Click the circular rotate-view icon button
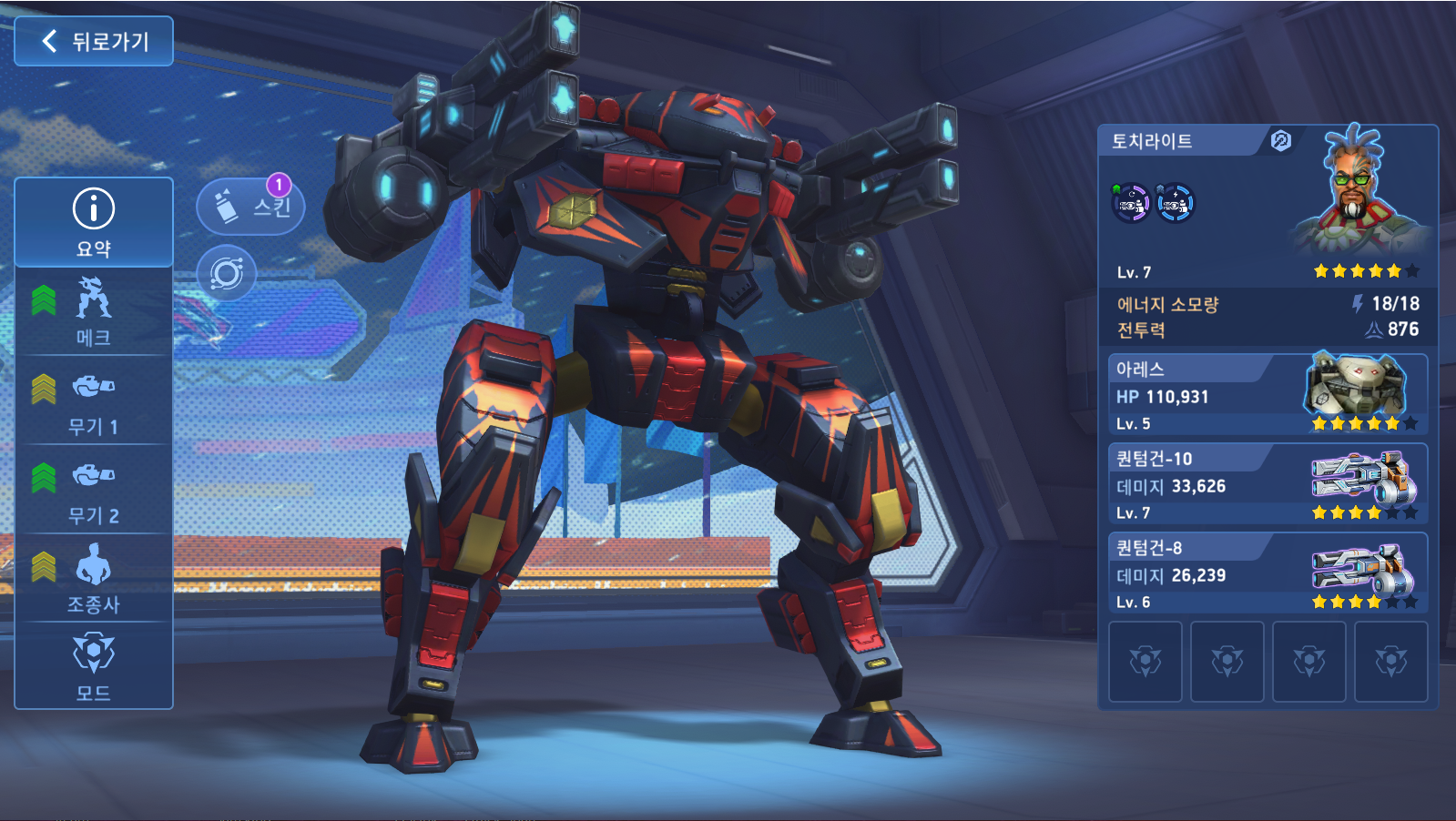This screenshot has width=1456, height=821. coord(226,273)
